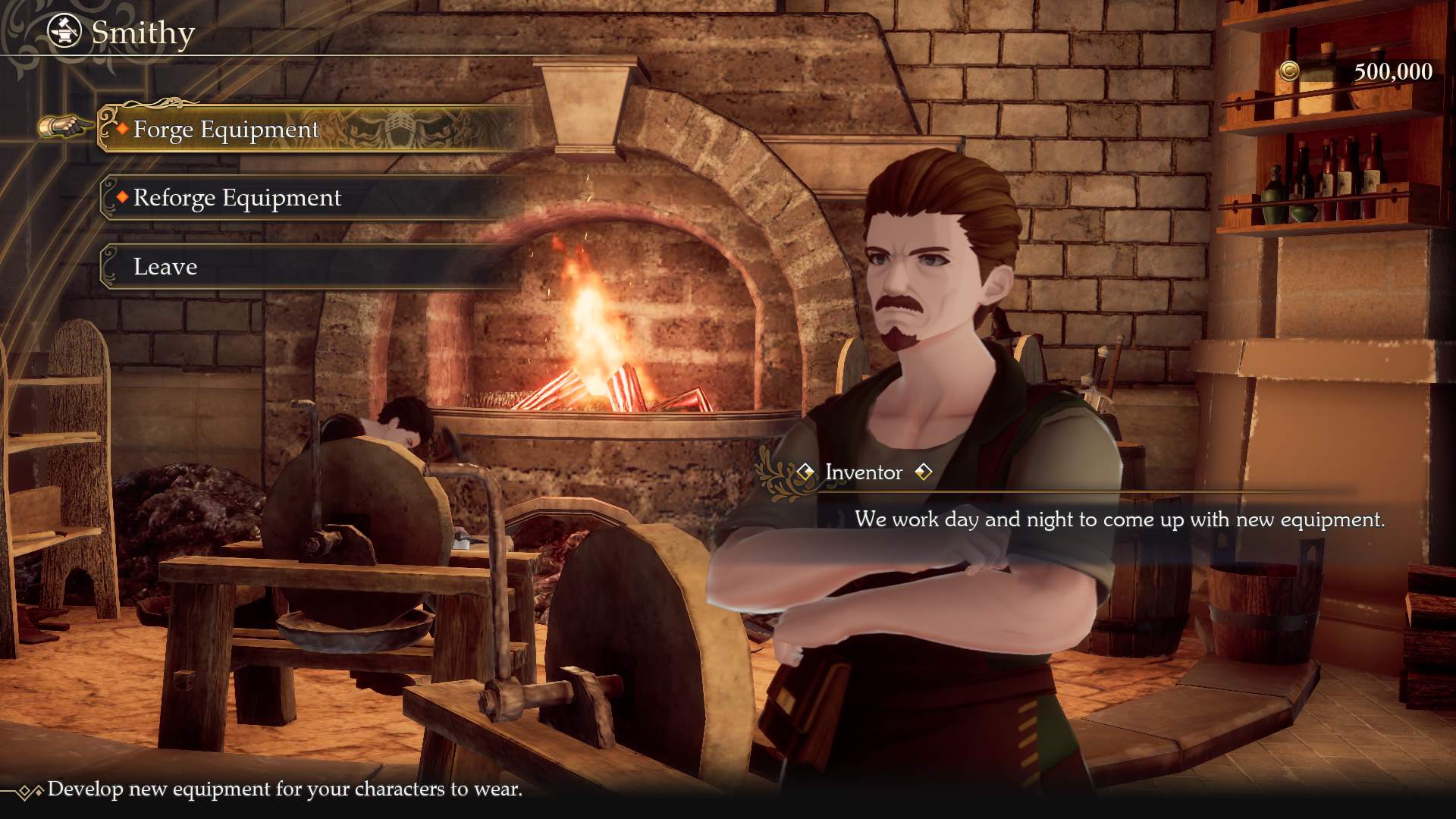Select the Forge Equipment option
Image resolution: width=1456 pixels, height=819 pixels.
point(226,130)
